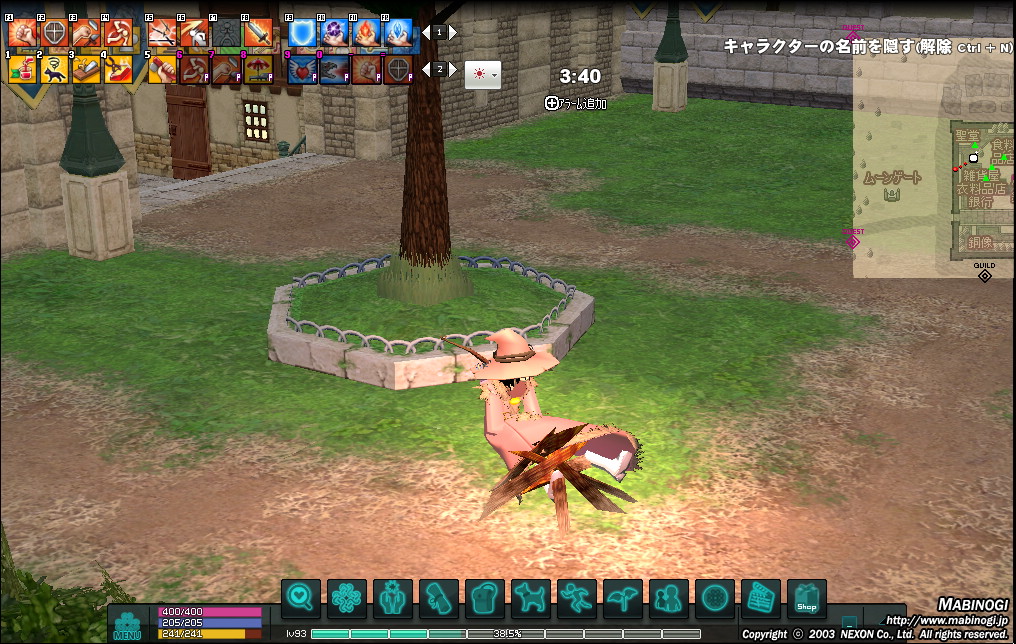Viewport: 1016px width, 644px height.
Task: Switch hotbar row one to next page
Action: pos(453,32)
